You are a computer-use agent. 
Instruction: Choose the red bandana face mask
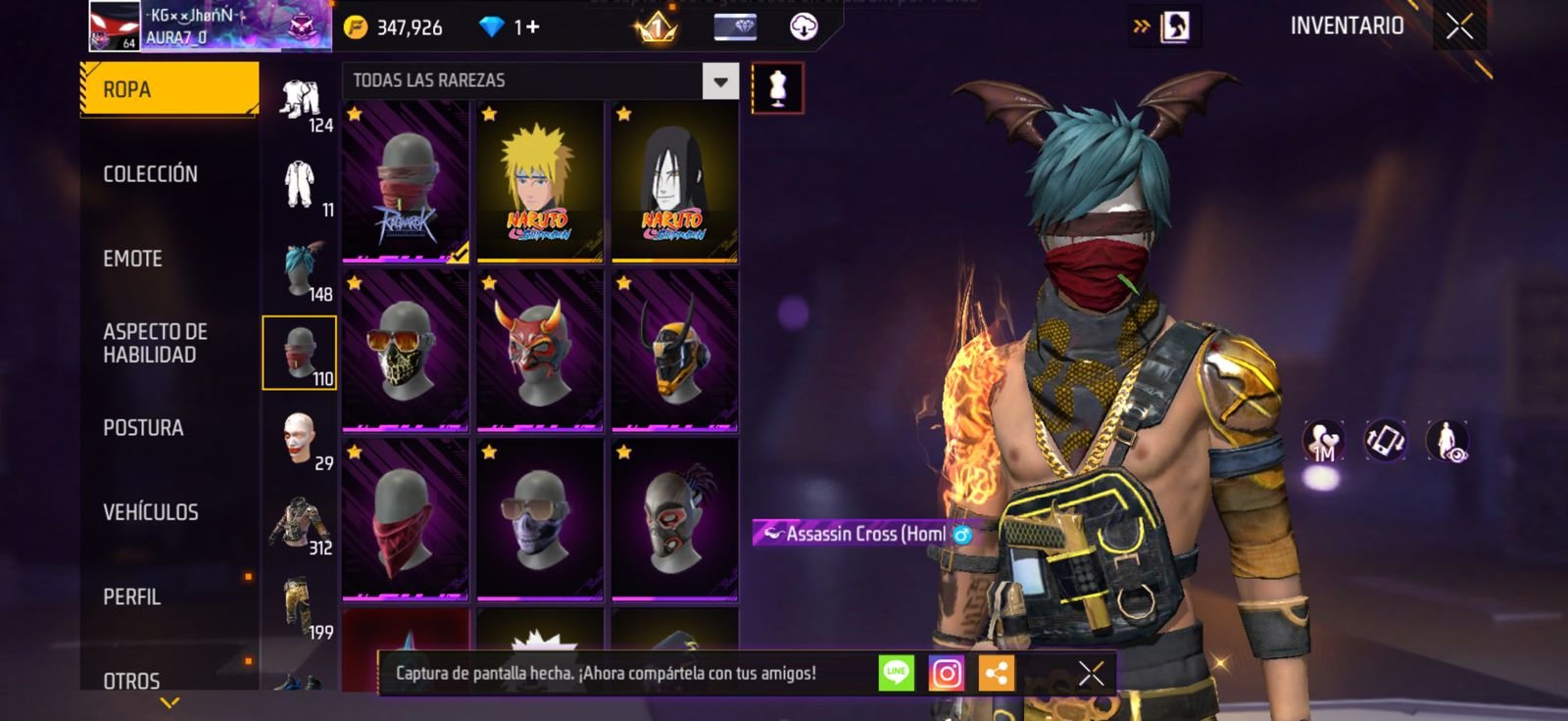[405, 519]
